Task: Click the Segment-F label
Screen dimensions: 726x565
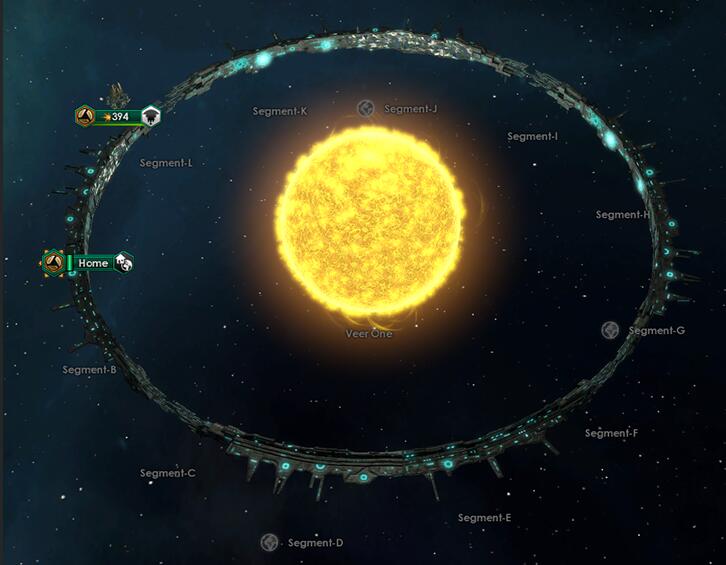Action: tap(611, 433)
